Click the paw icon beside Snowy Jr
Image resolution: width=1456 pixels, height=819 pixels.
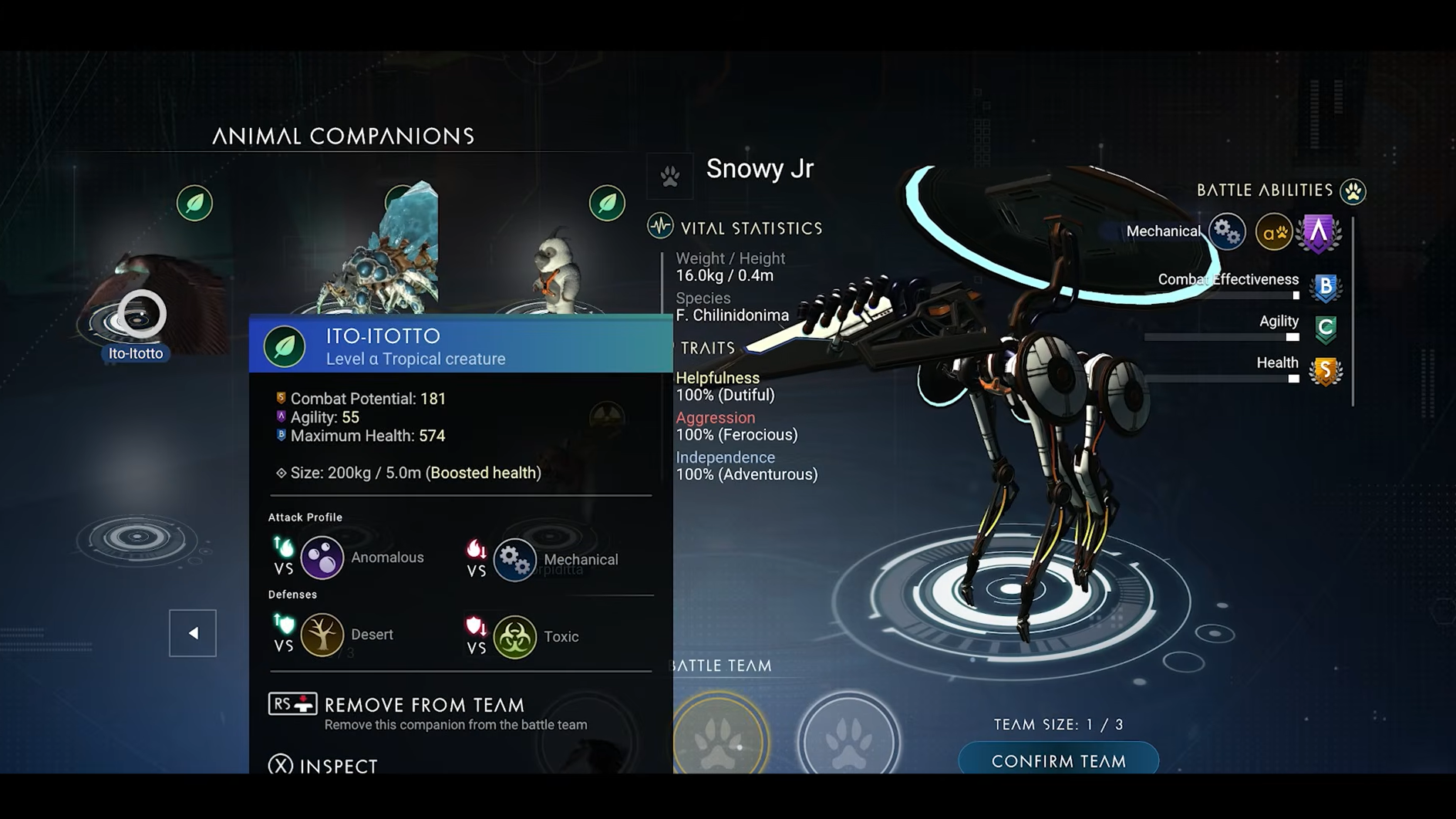pos(669,176)
